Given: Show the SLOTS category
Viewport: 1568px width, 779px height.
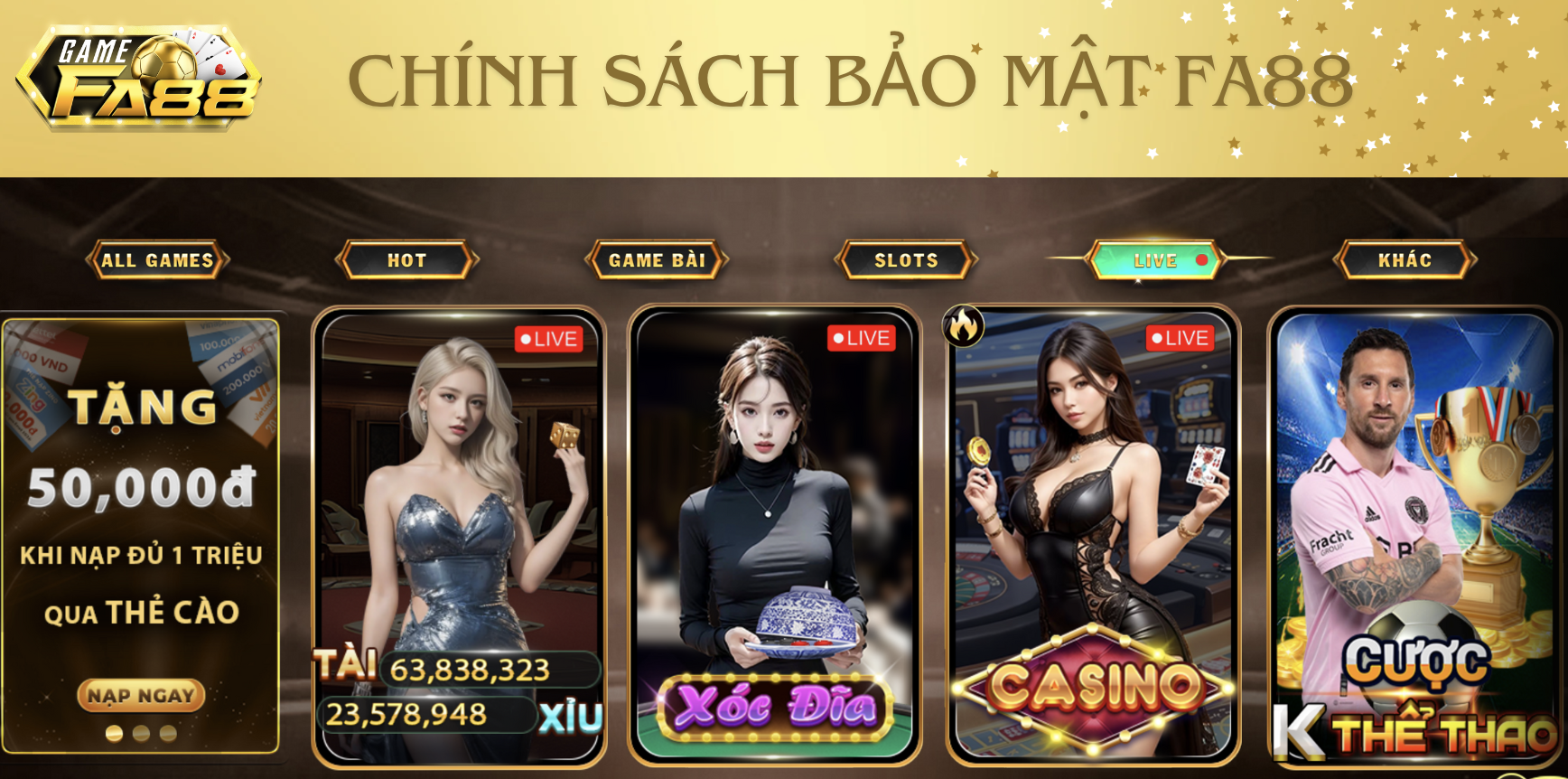Looking at the screenshot, I should pos(906,260).
